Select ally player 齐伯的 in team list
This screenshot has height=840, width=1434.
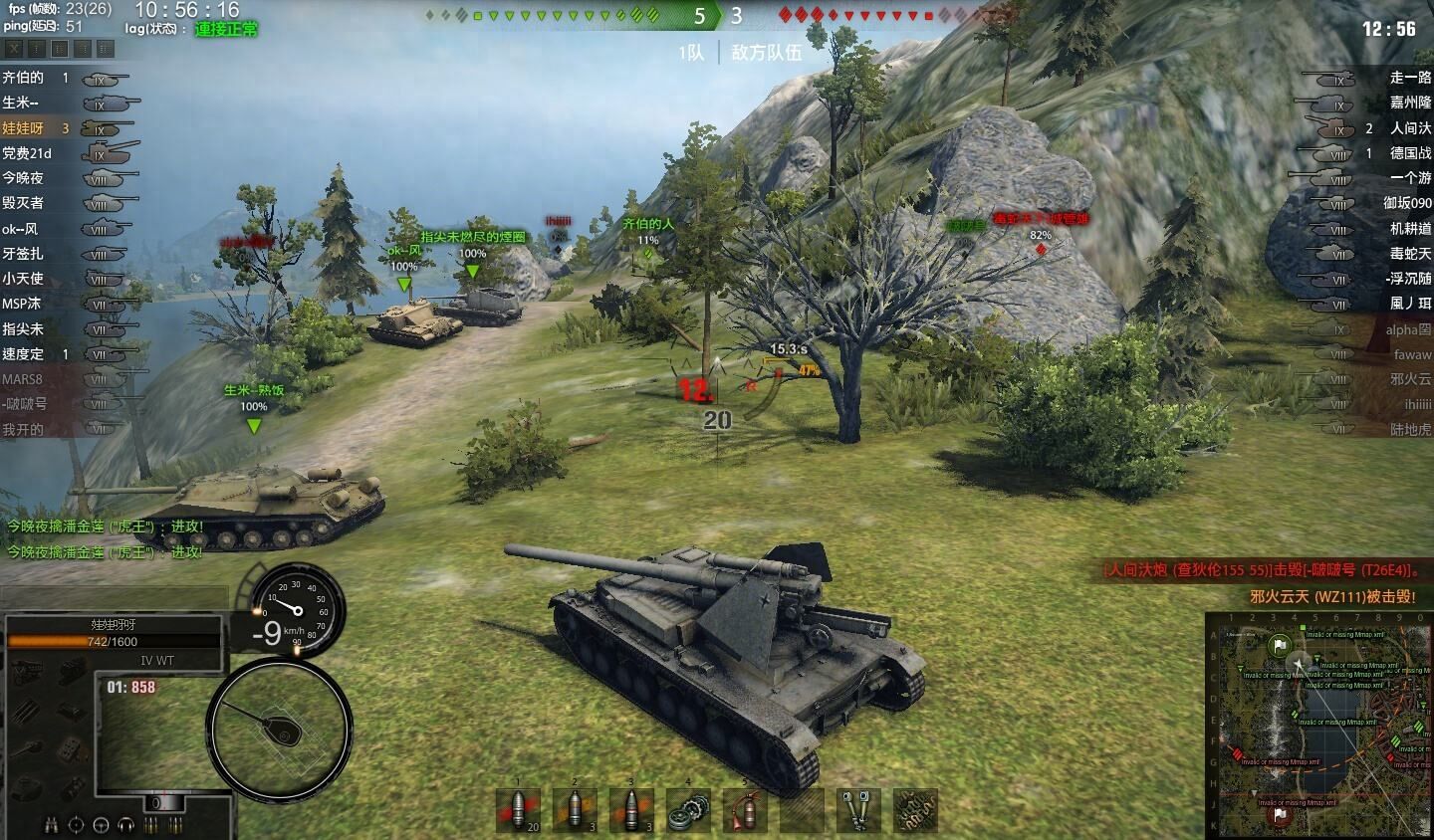(x=23, y=78)
